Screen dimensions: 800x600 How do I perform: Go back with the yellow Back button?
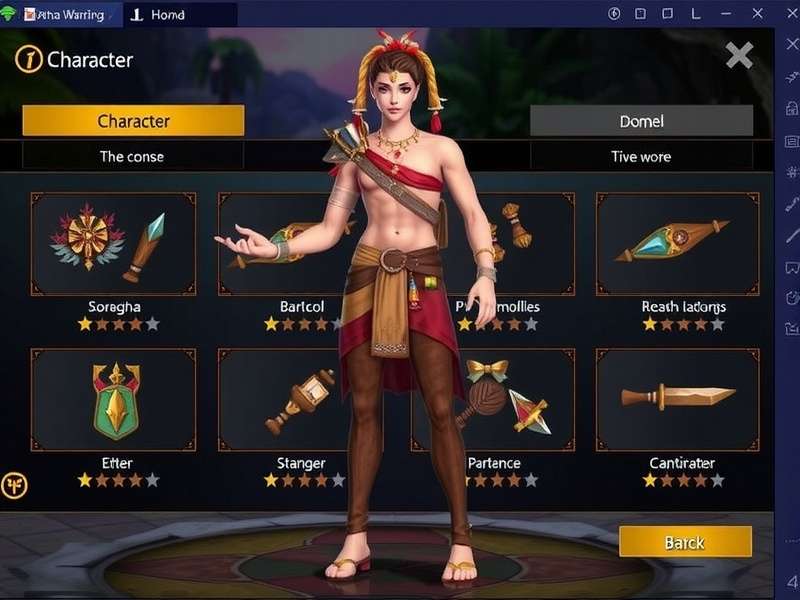click(685, 542)
